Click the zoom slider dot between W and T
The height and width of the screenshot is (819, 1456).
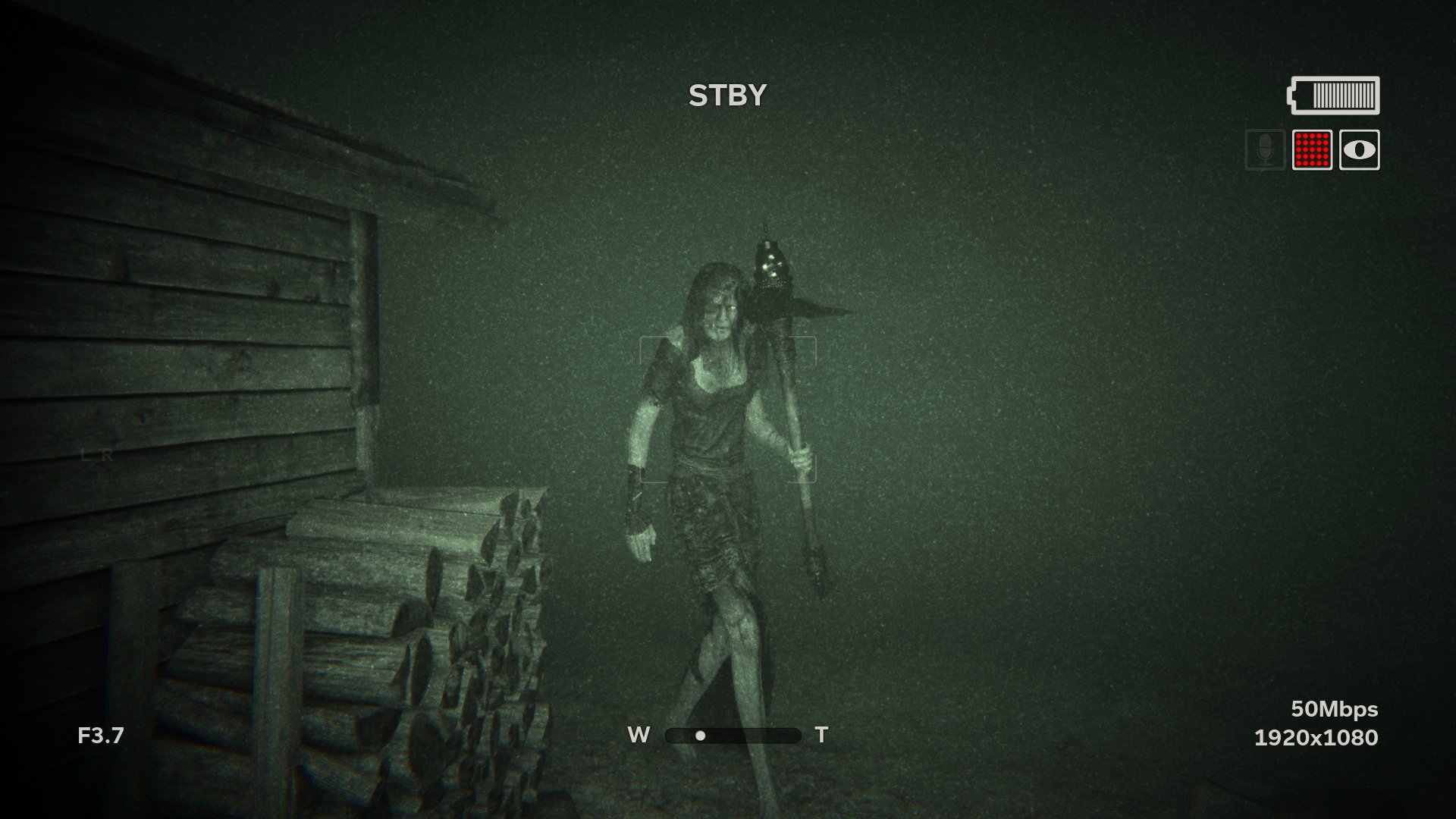[x=700, y=735]
